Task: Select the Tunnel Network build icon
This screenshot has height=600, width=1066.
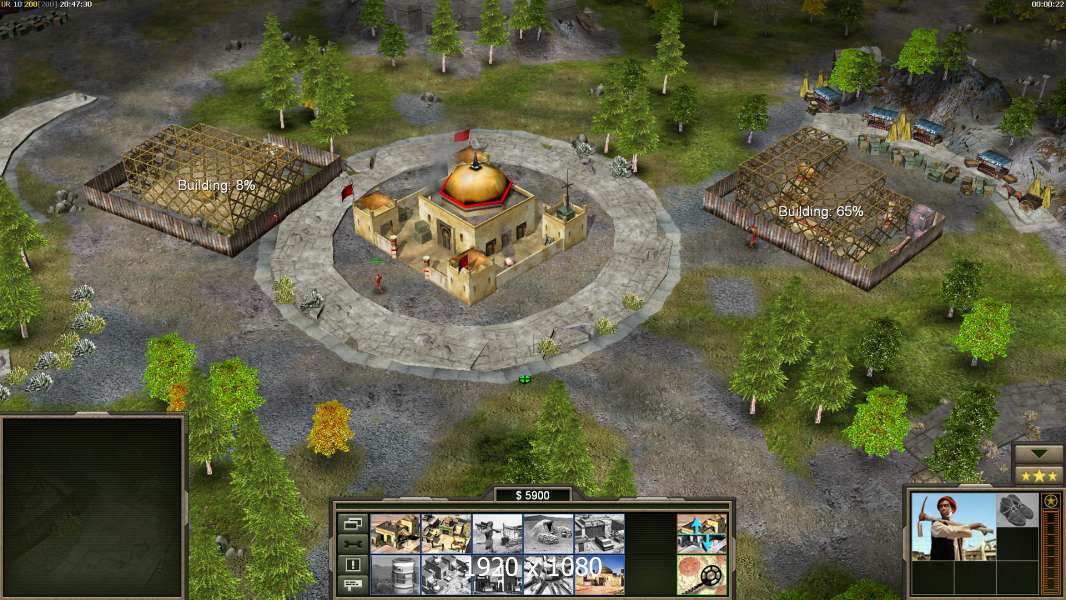Action: pyautogui.click(x=548, y=533)
